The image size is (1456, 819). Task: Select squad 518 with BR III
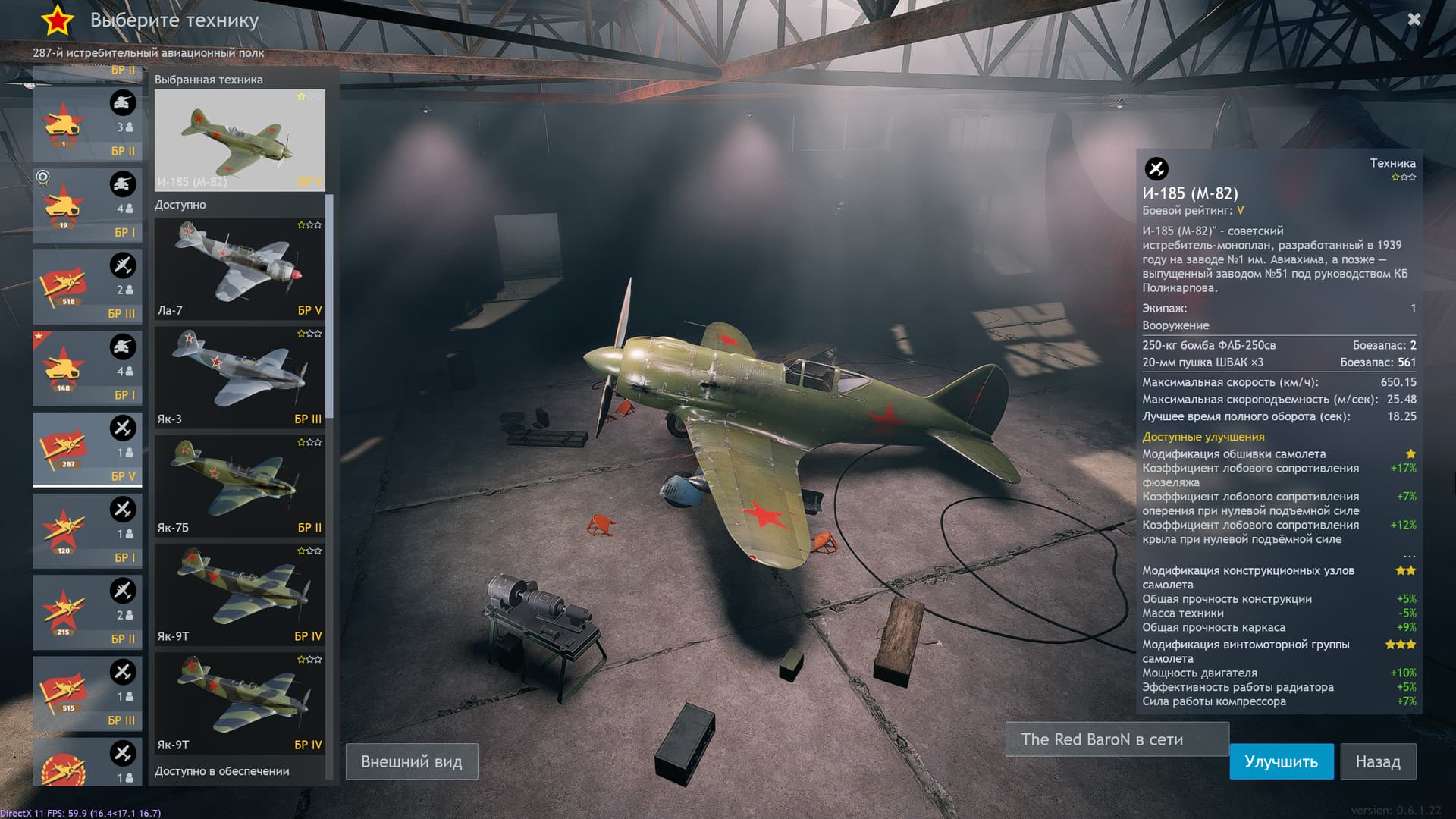coord(87,287)
